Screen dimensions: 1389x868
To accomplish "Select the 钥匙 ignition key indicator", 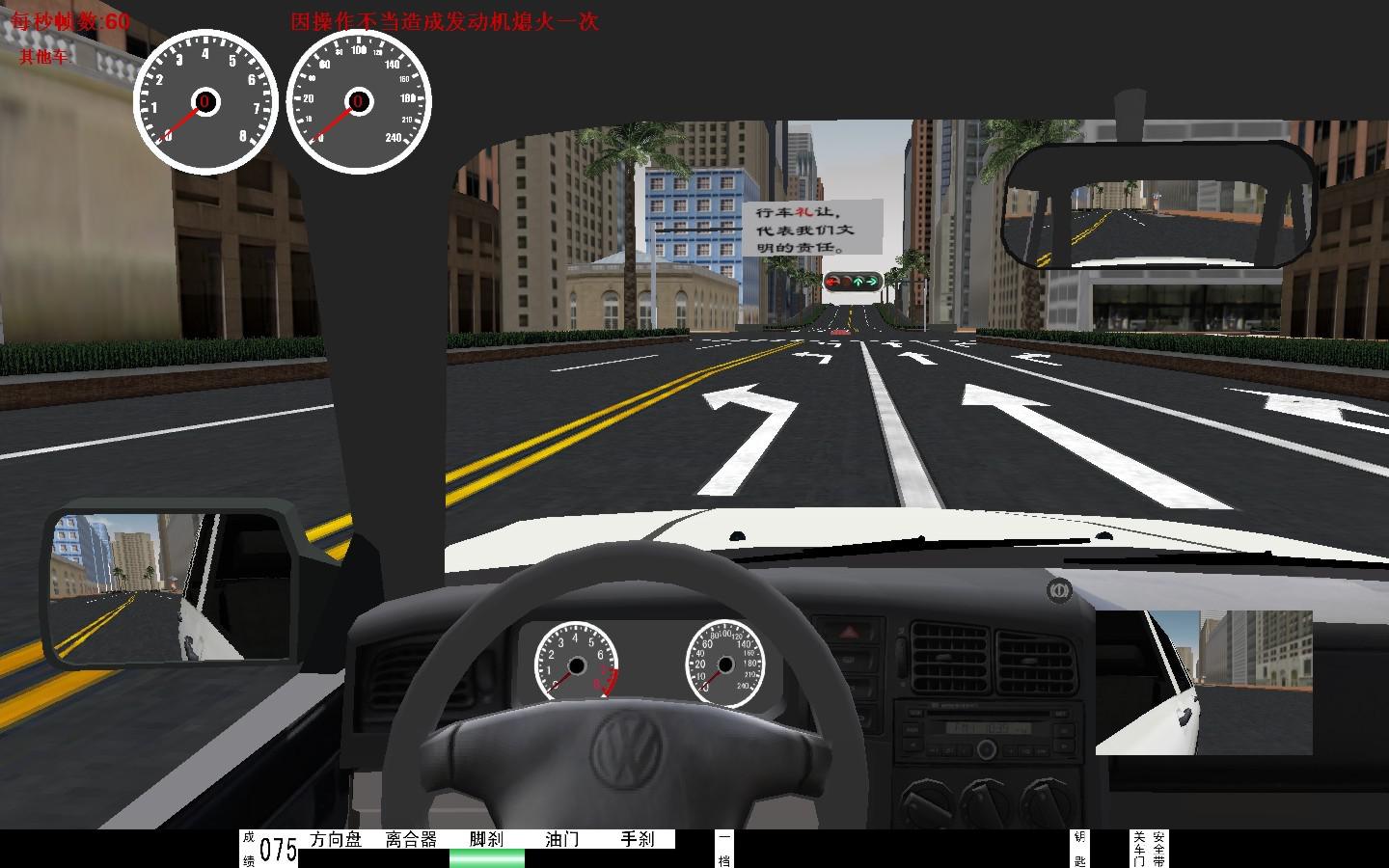I will coord(1079,849).
